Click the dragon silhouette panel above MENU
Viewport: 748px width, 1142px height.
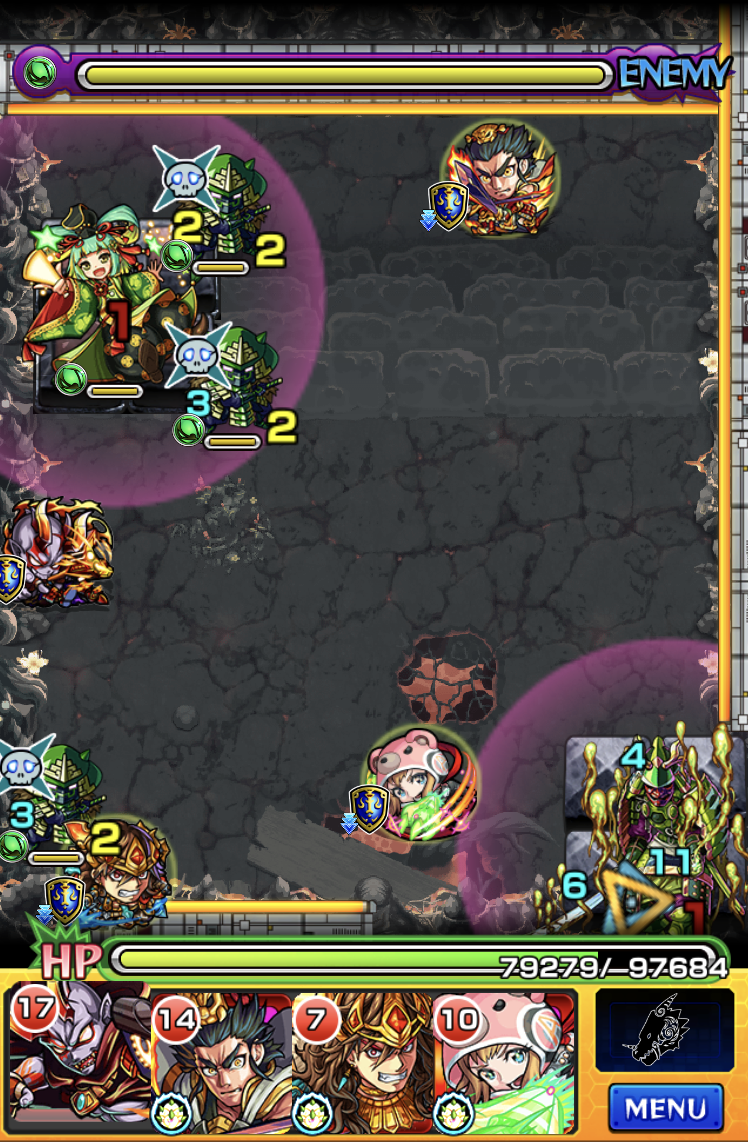(664, 1030)
